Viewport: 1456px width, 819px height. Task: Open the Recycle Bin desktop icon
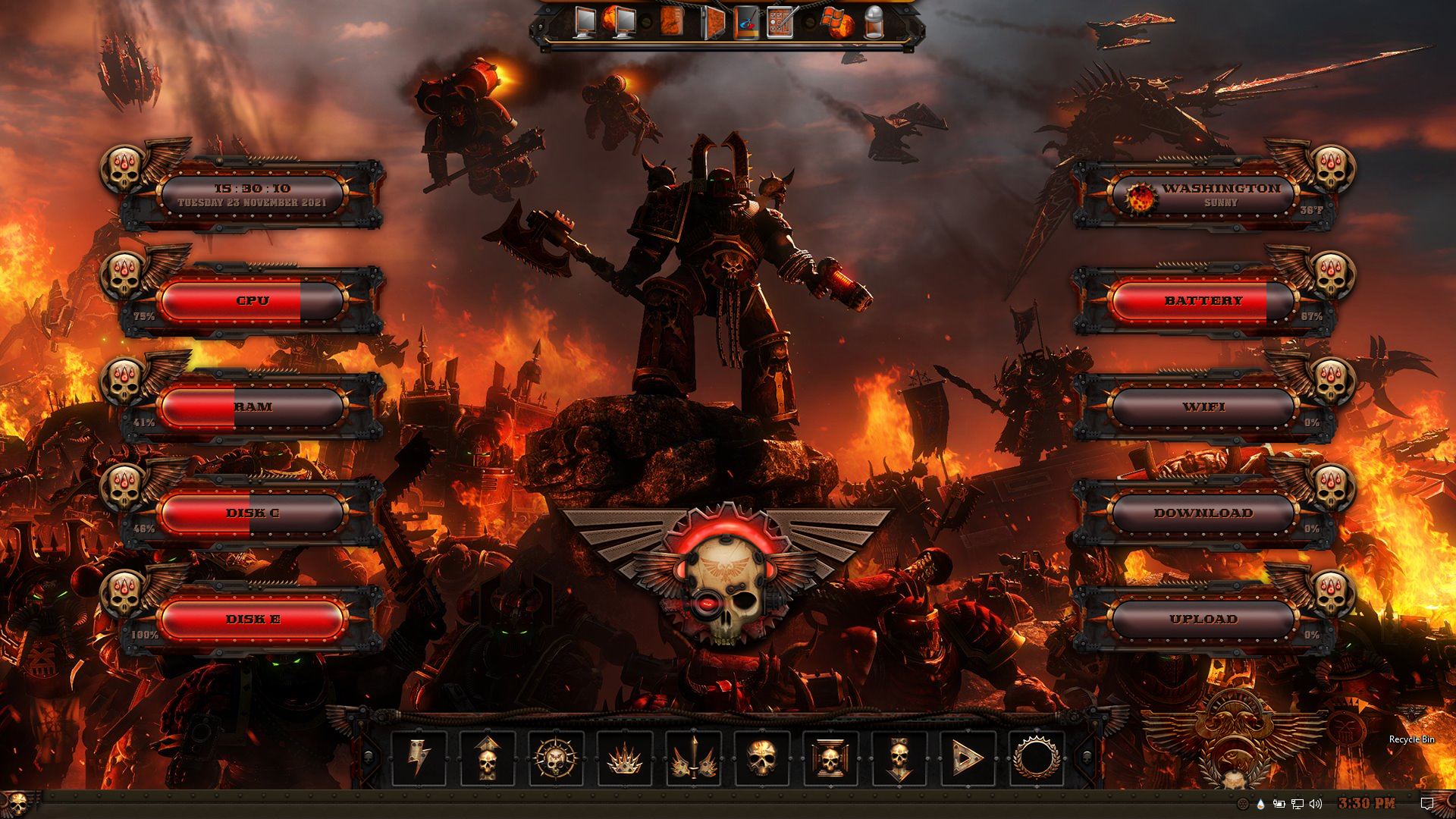tap(1411, 724)
